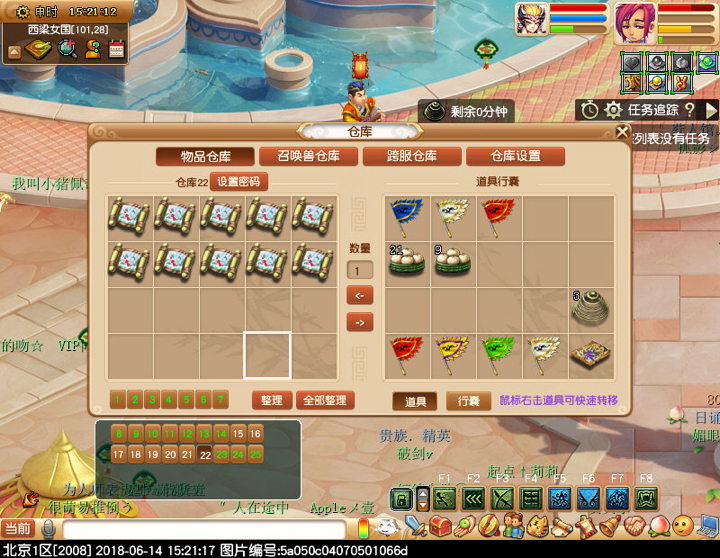Select the 仓库设置 tab
This screenshot has width=720, height=558.
click(x=515, y=156)
